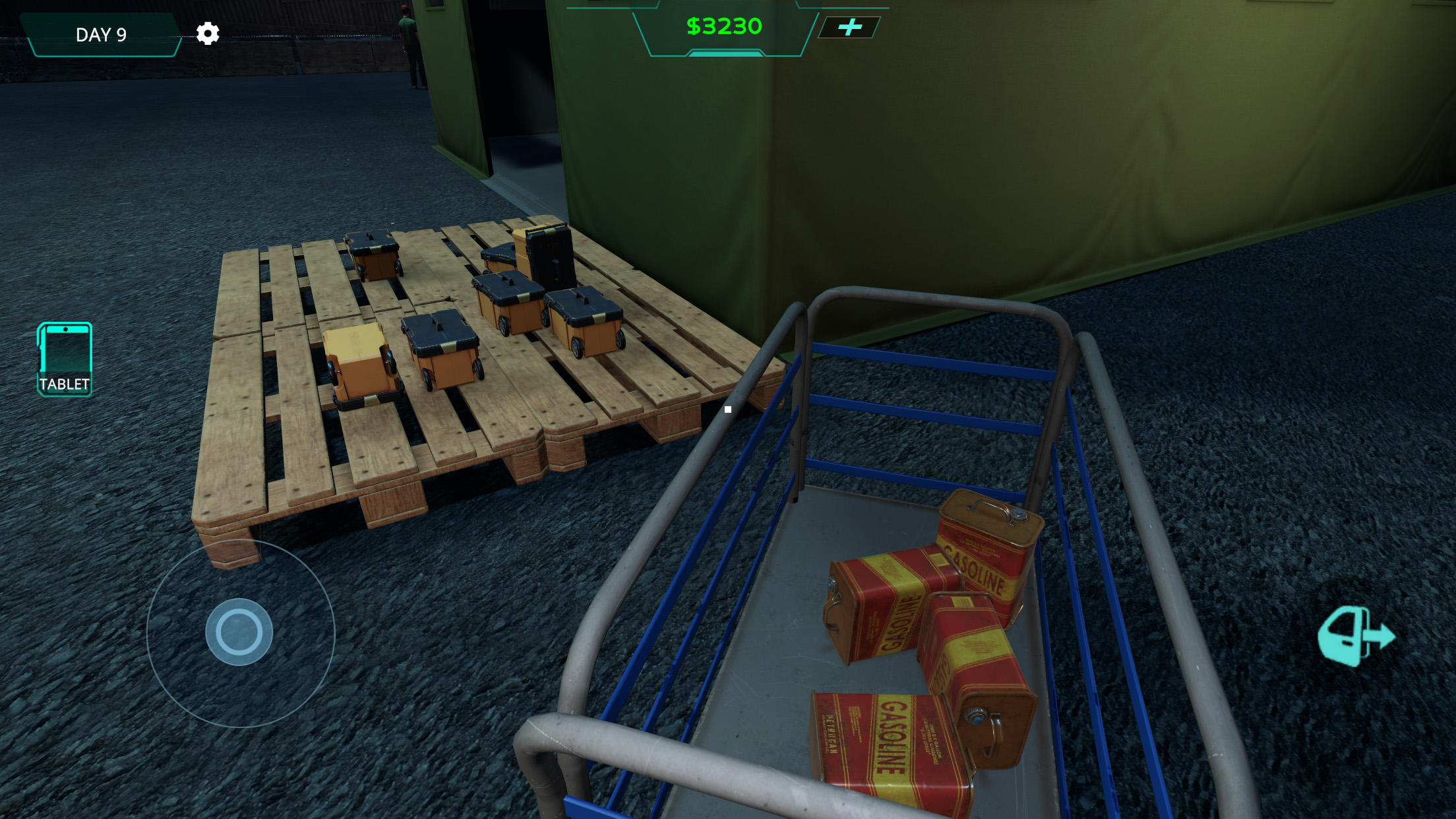The image size is (1456, 819).
Task: Select the green gear next to DAY 9
Action: (x=208, y=34)
